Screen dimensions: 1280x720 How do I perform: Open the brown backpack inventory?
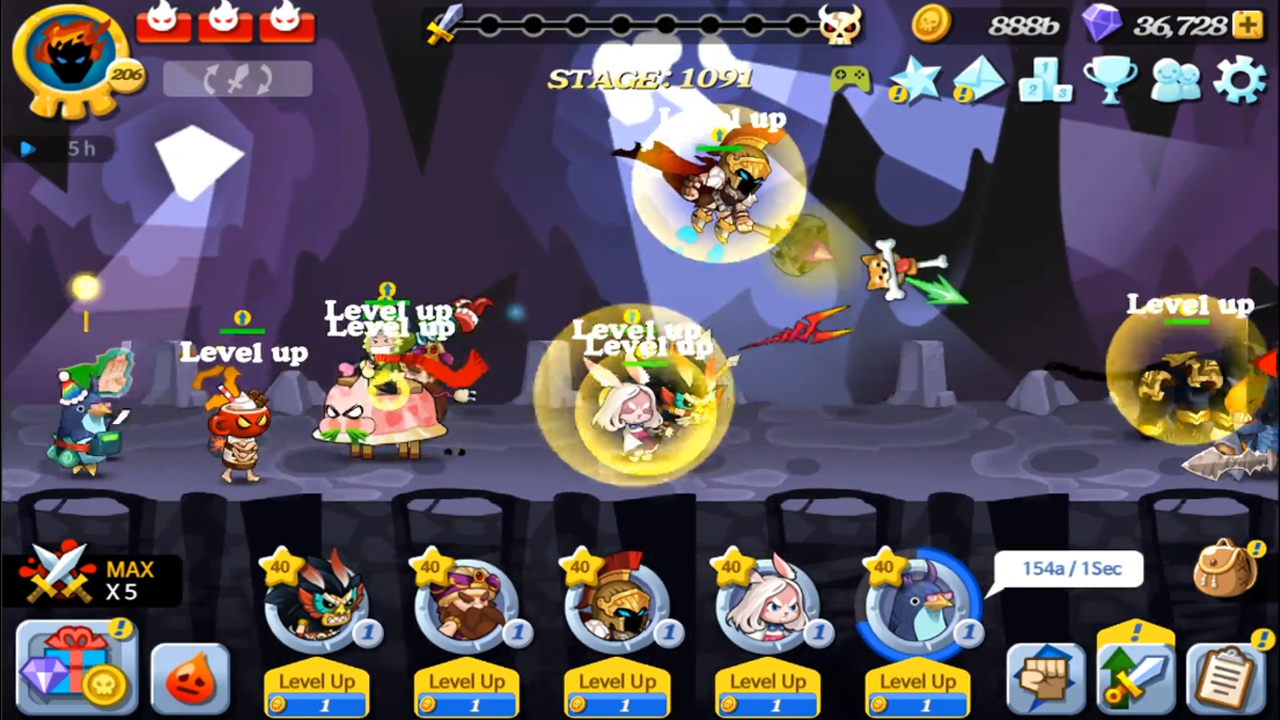point(1227,568)
